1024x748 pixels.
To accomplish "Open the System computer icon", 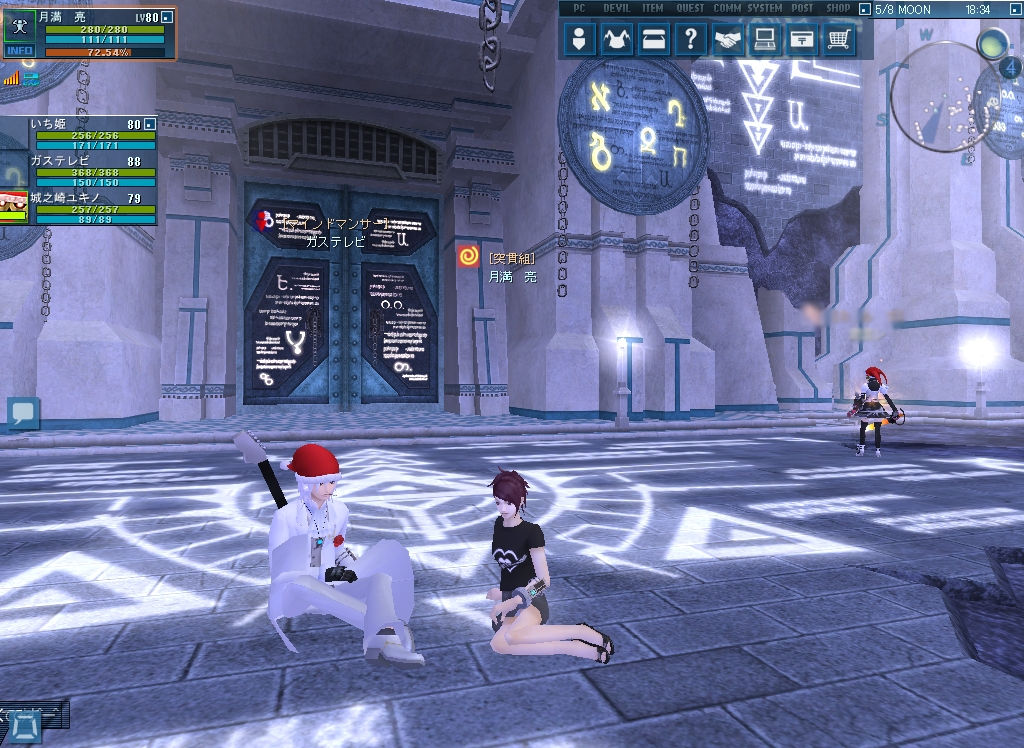I will (x=764, y=40).
